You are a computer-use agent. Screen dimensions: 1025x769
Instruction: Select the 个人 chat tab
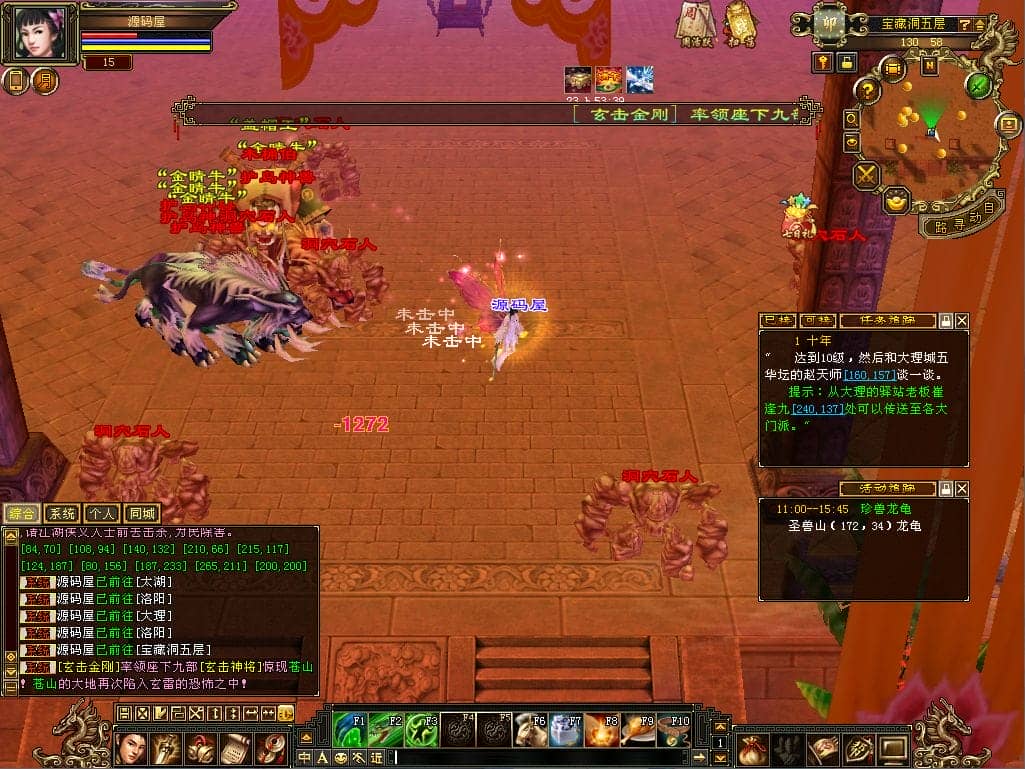point(100,514)
